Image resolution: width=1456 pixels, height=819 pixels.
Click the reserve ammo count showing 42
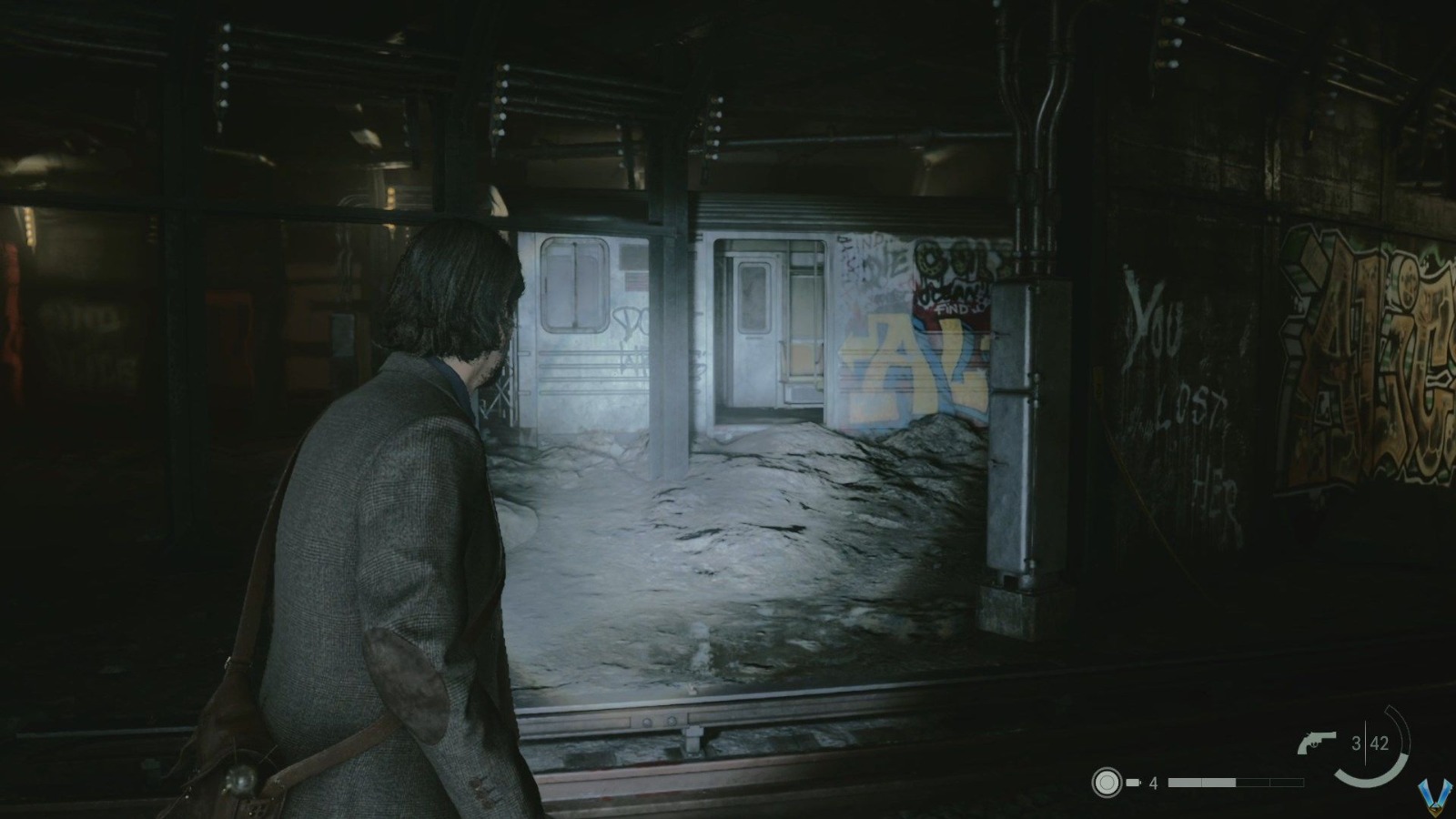coord(1380,742)
